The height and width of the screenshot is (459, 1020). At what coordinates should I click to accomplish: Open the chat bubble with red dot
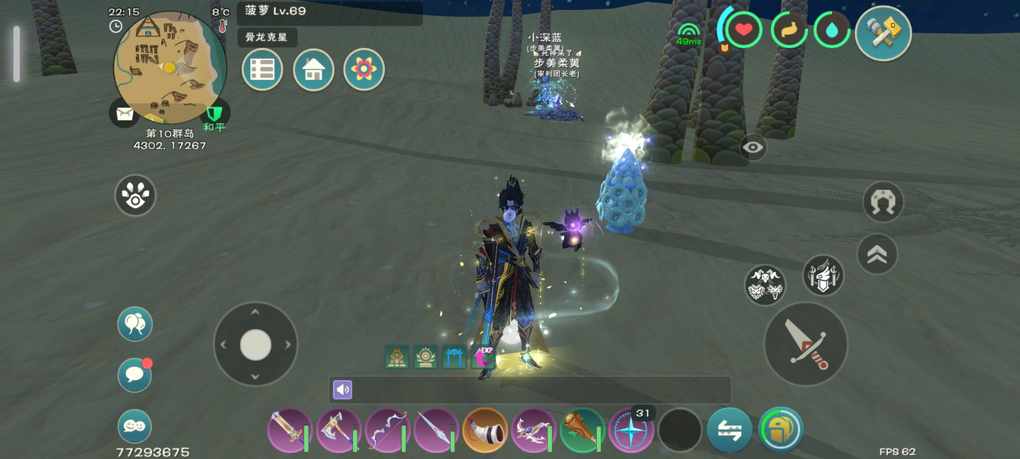coord(134,374)
